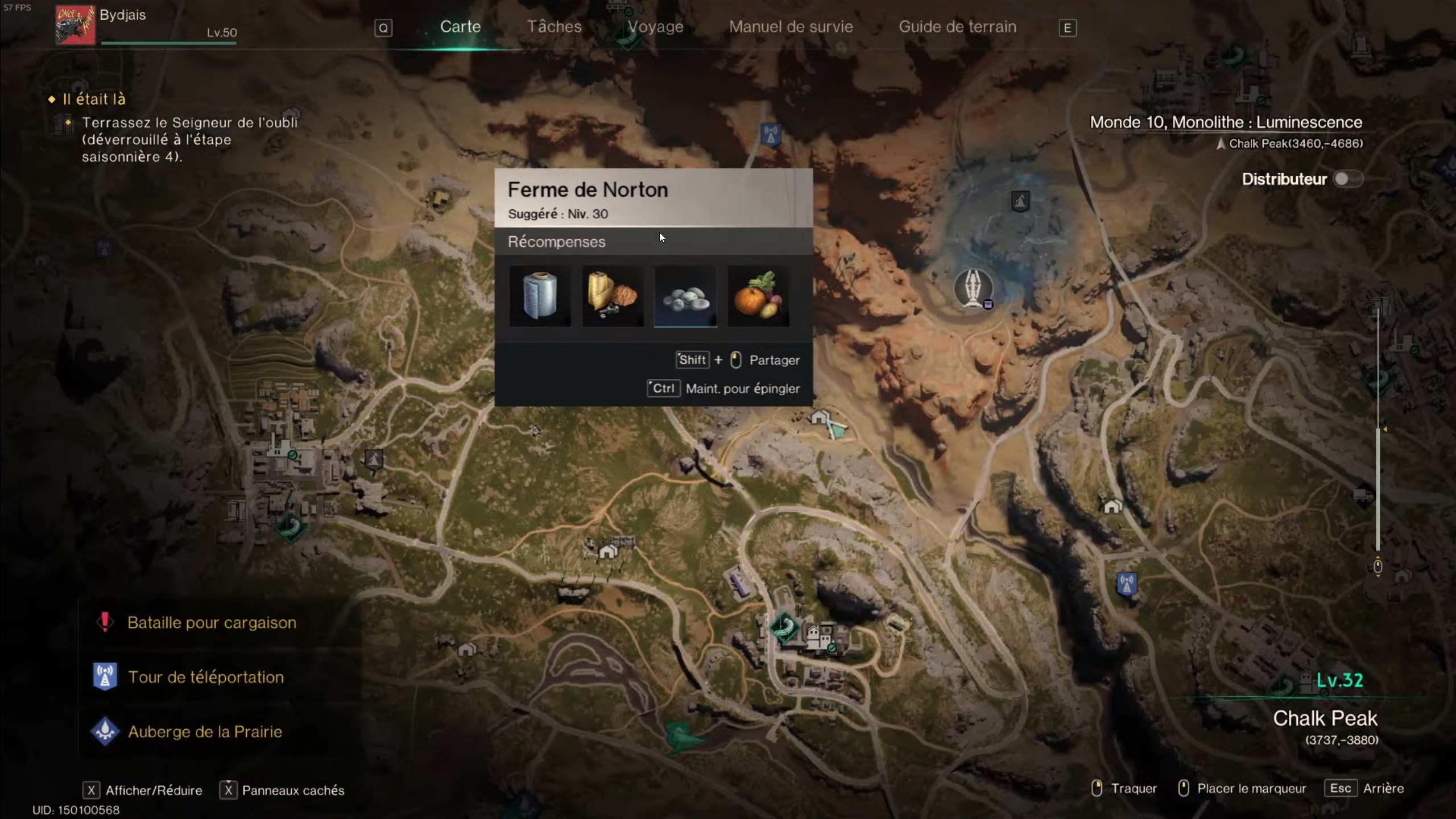
Task: Go back with the Arrière button
Action: click(x=1383, y=788)
